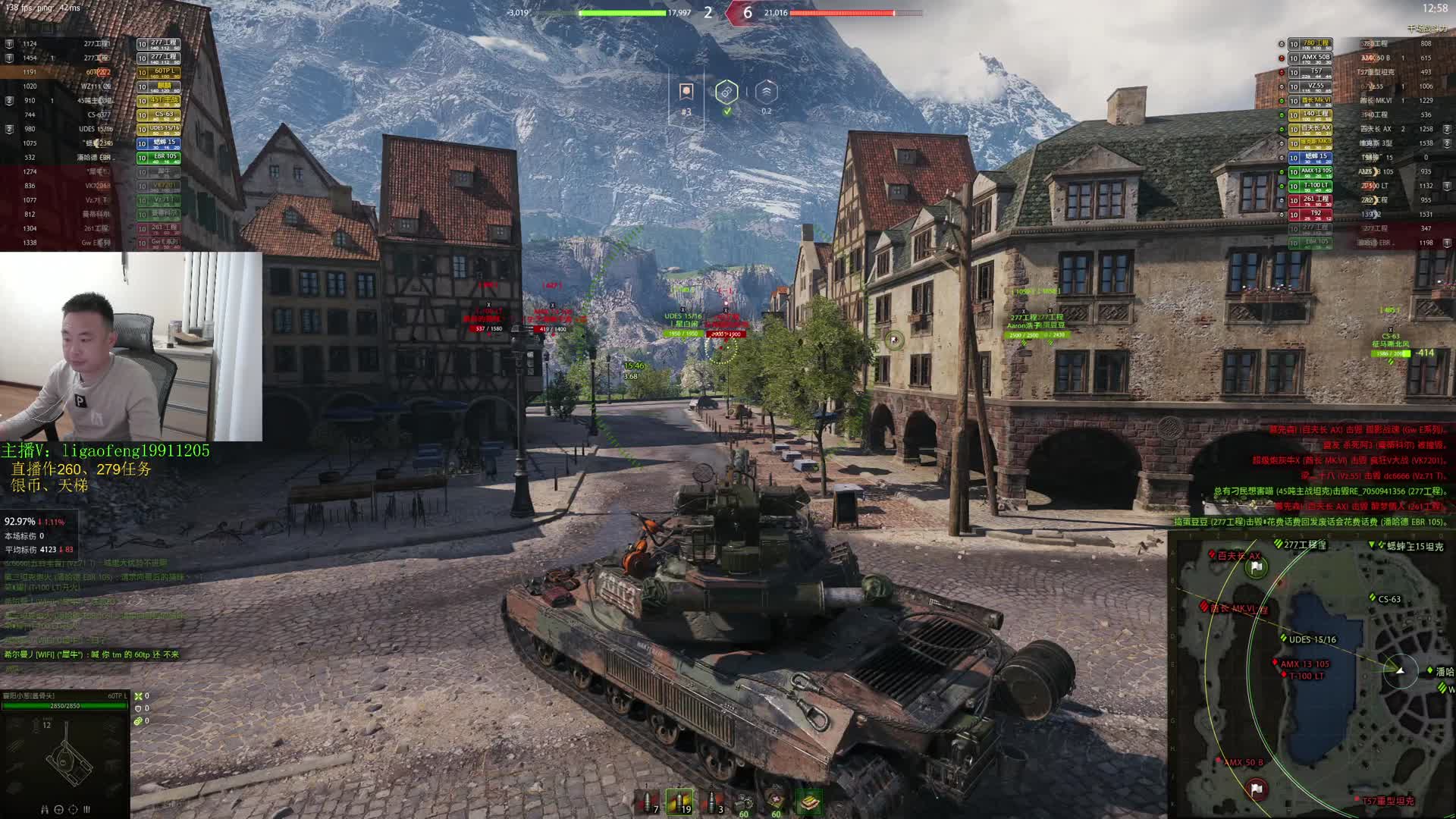Click the UDES 15/16 marker on minimap
This screenshot has width=1456, height=819.
1283,639
